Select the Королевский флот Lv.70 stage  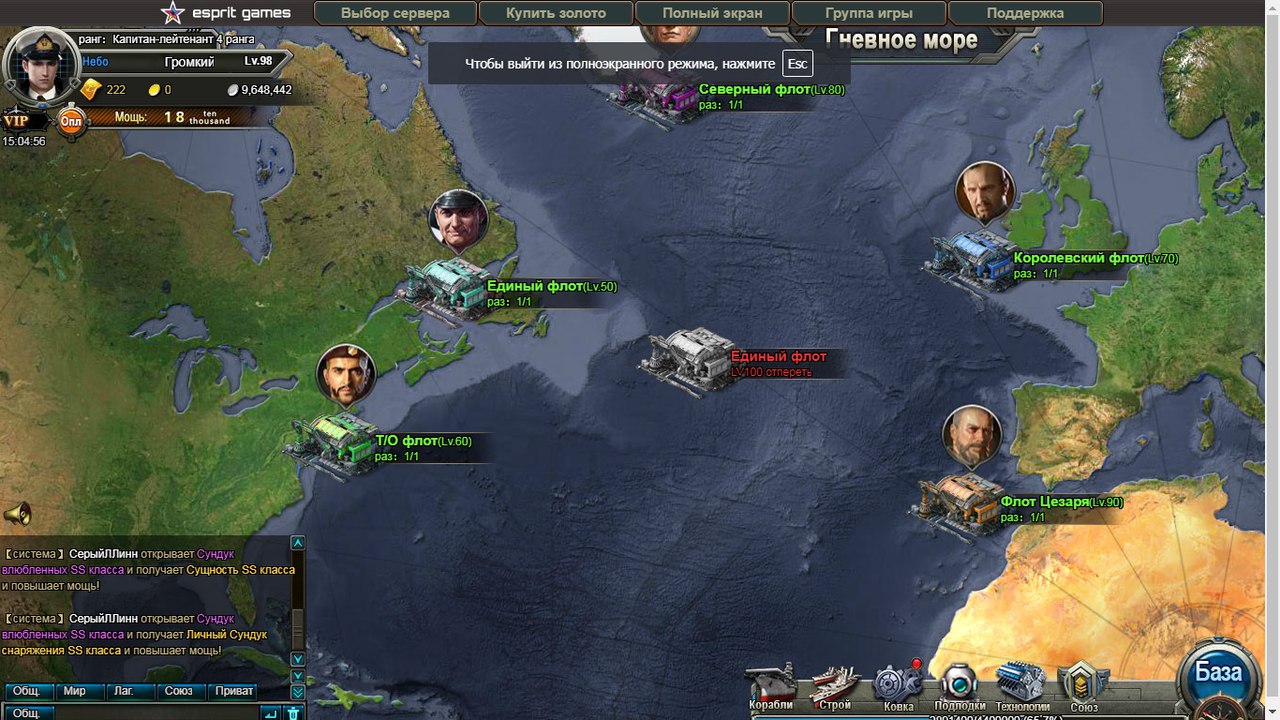pyautogui.click(x=972, y=261)
